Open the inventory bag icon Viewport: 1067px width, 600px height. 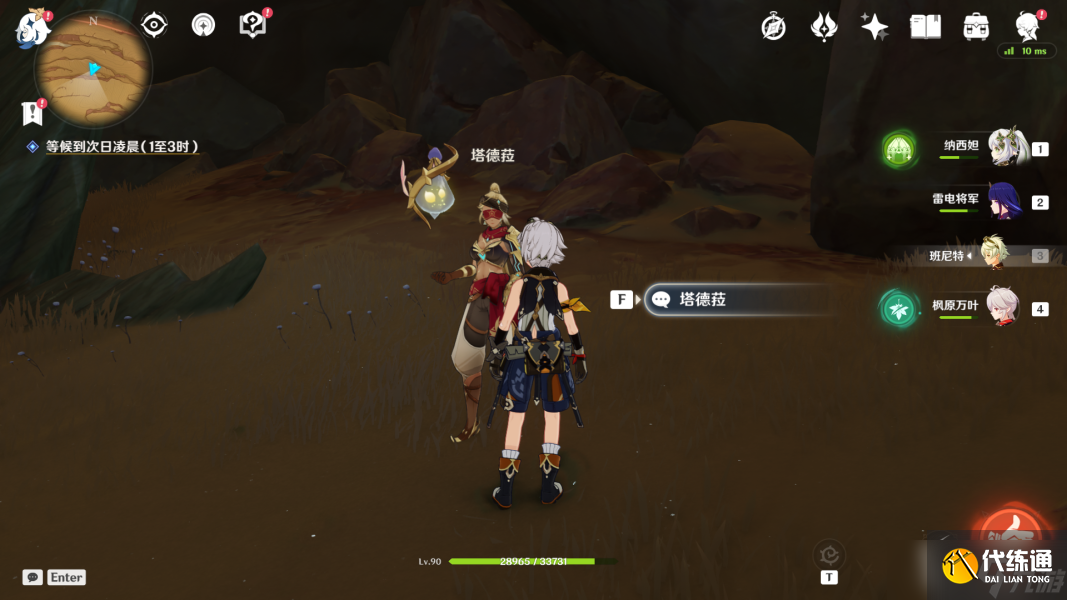pos(976,27)
